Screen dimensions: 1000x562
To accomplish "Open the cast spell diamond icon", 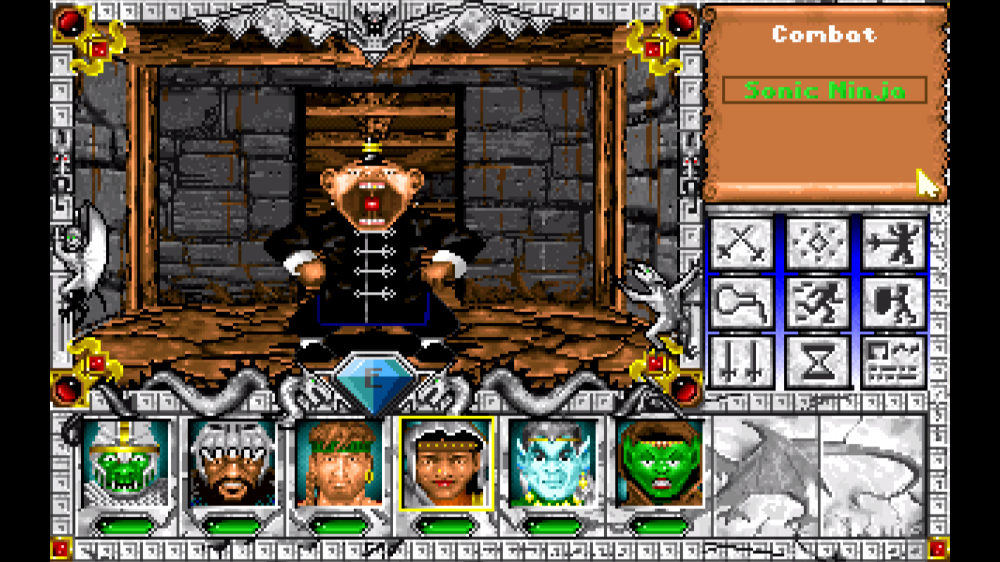I will (817, 244).
